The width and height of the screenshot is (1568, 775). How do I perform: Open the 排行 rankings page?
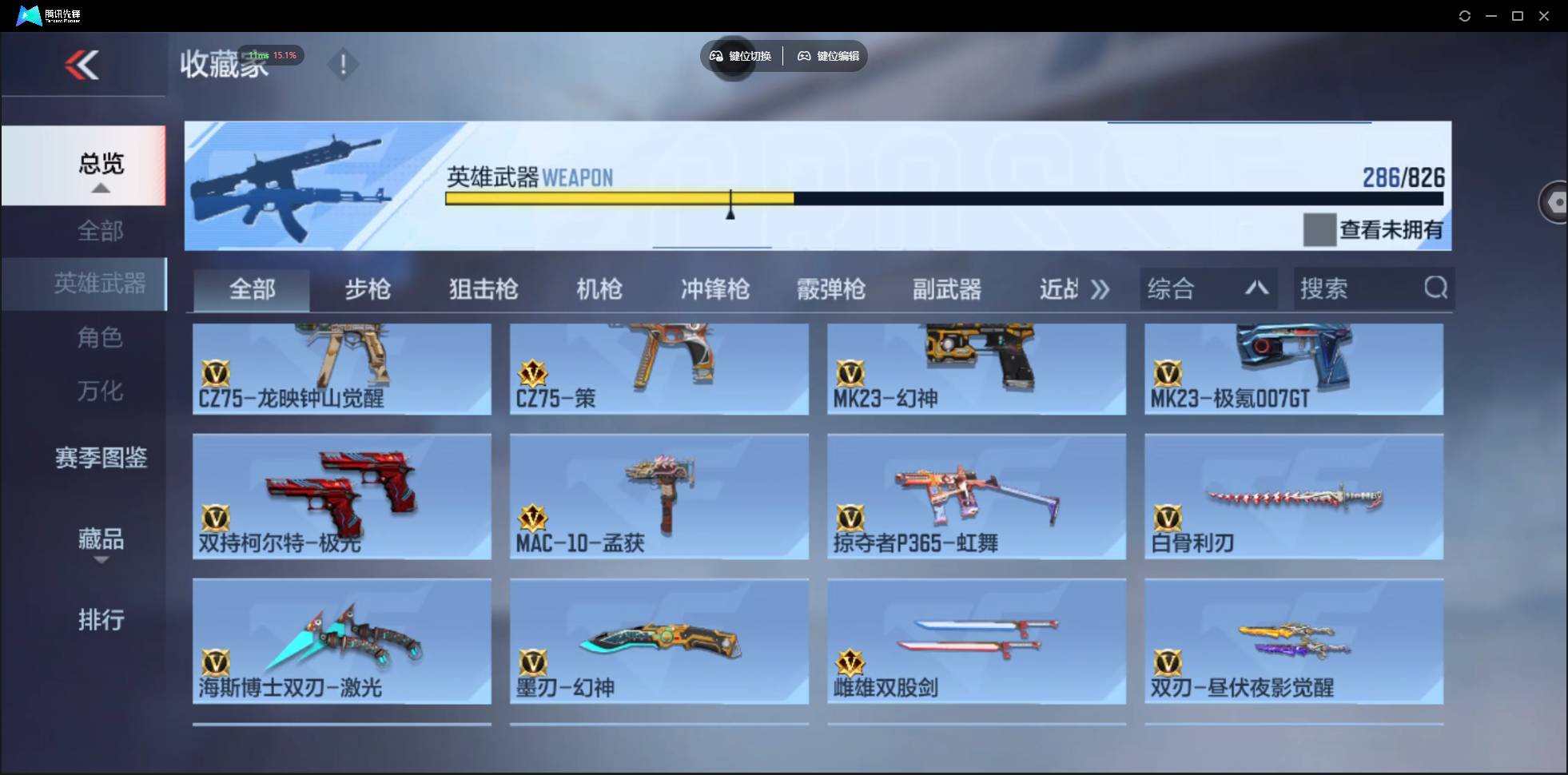[101, 620]
